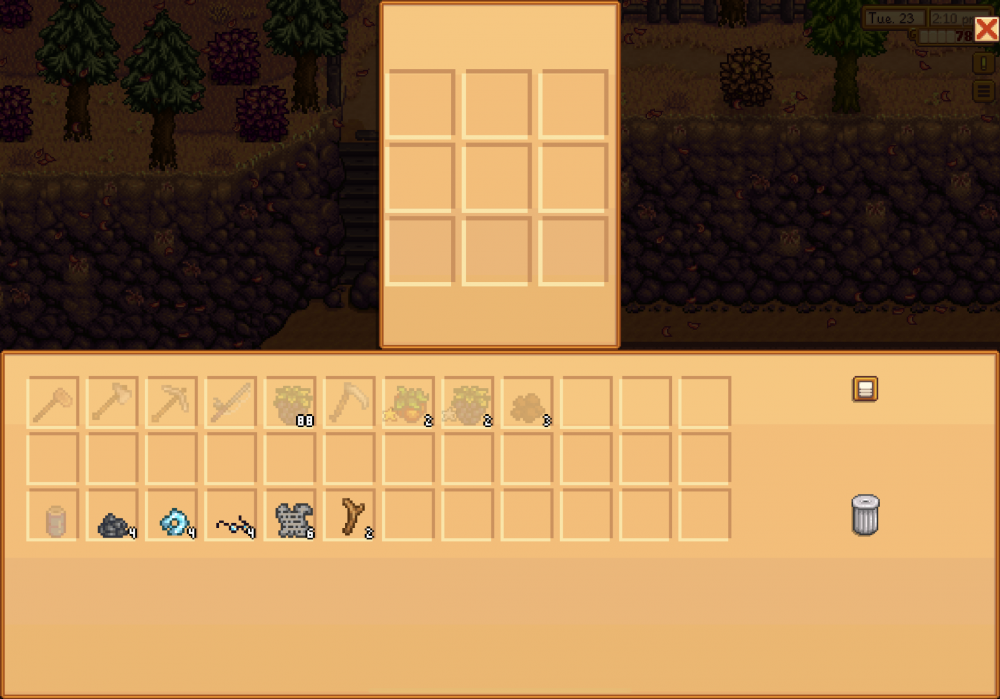Choose the faded scythe tool slot
Viewport: 1000px width, 699px height.
pos(350,402)
